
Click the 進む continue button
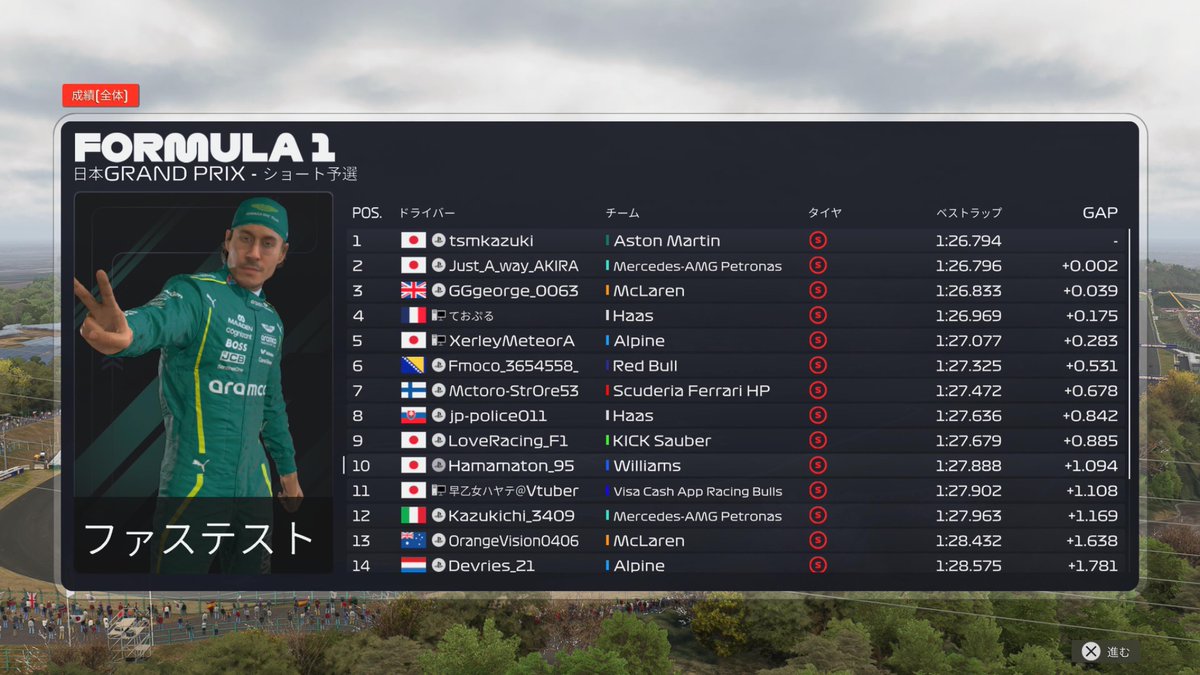tap(1106, 652)
